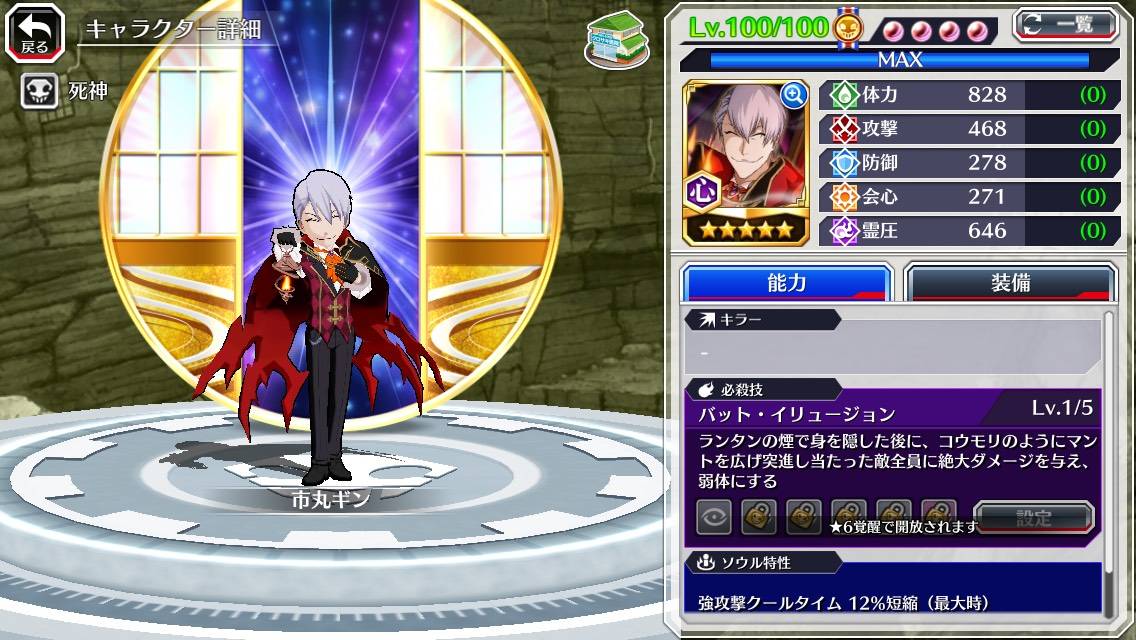The width and height of the screenshot is (1136, 640).
Task: Select the 死神 skull affiliation icon
Action: [38, 92]
